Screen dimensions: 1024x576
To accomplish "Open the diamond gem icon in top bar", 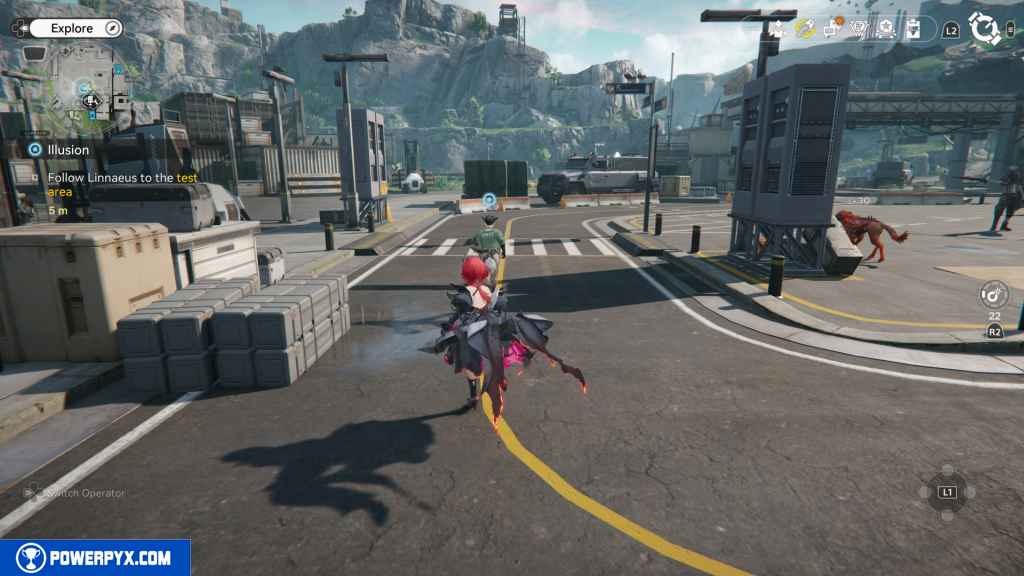I will tap(859, 29).
